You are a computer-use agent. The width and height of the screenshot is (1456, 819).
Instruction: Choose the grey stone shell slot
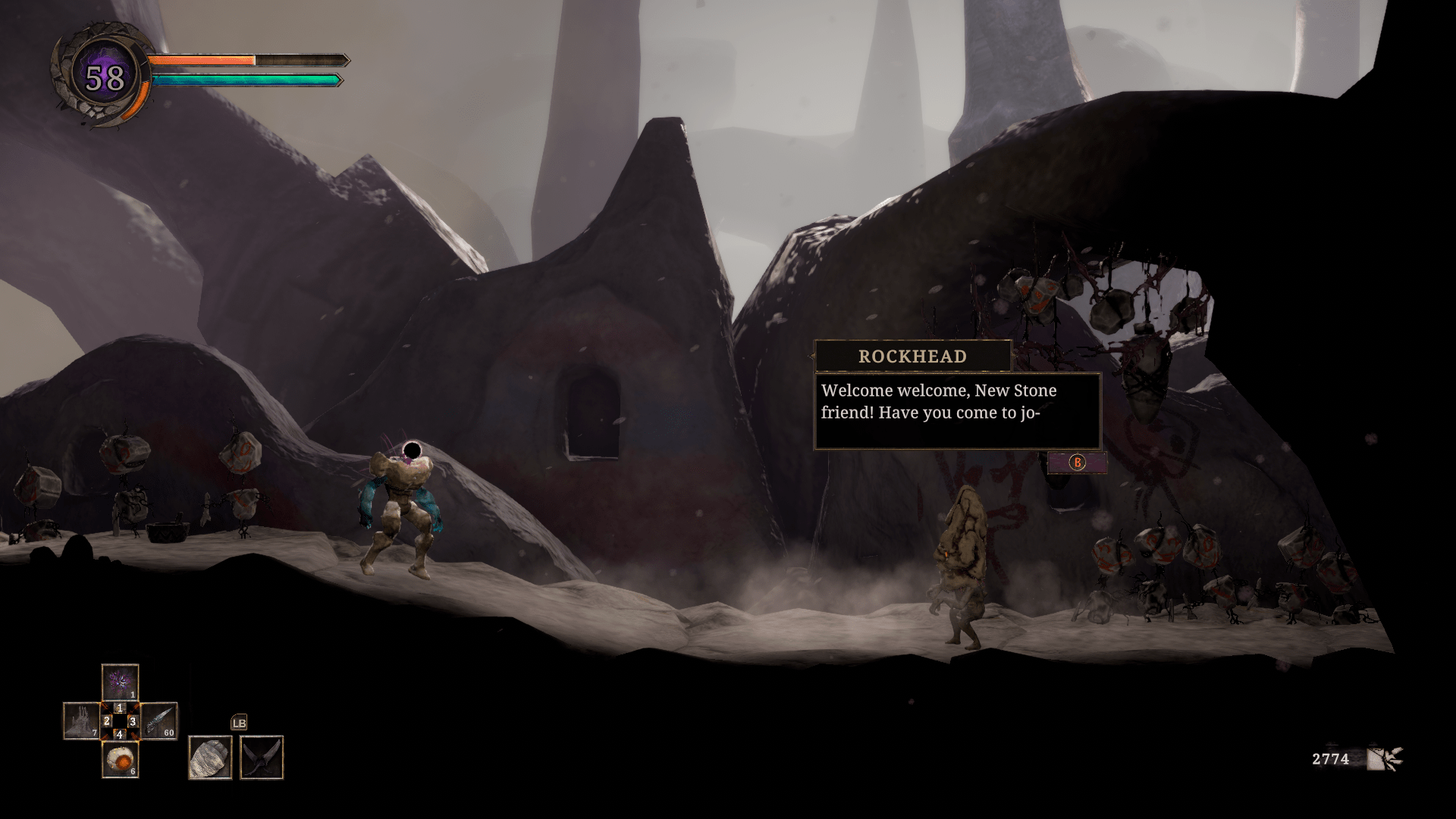click(210, 757)
